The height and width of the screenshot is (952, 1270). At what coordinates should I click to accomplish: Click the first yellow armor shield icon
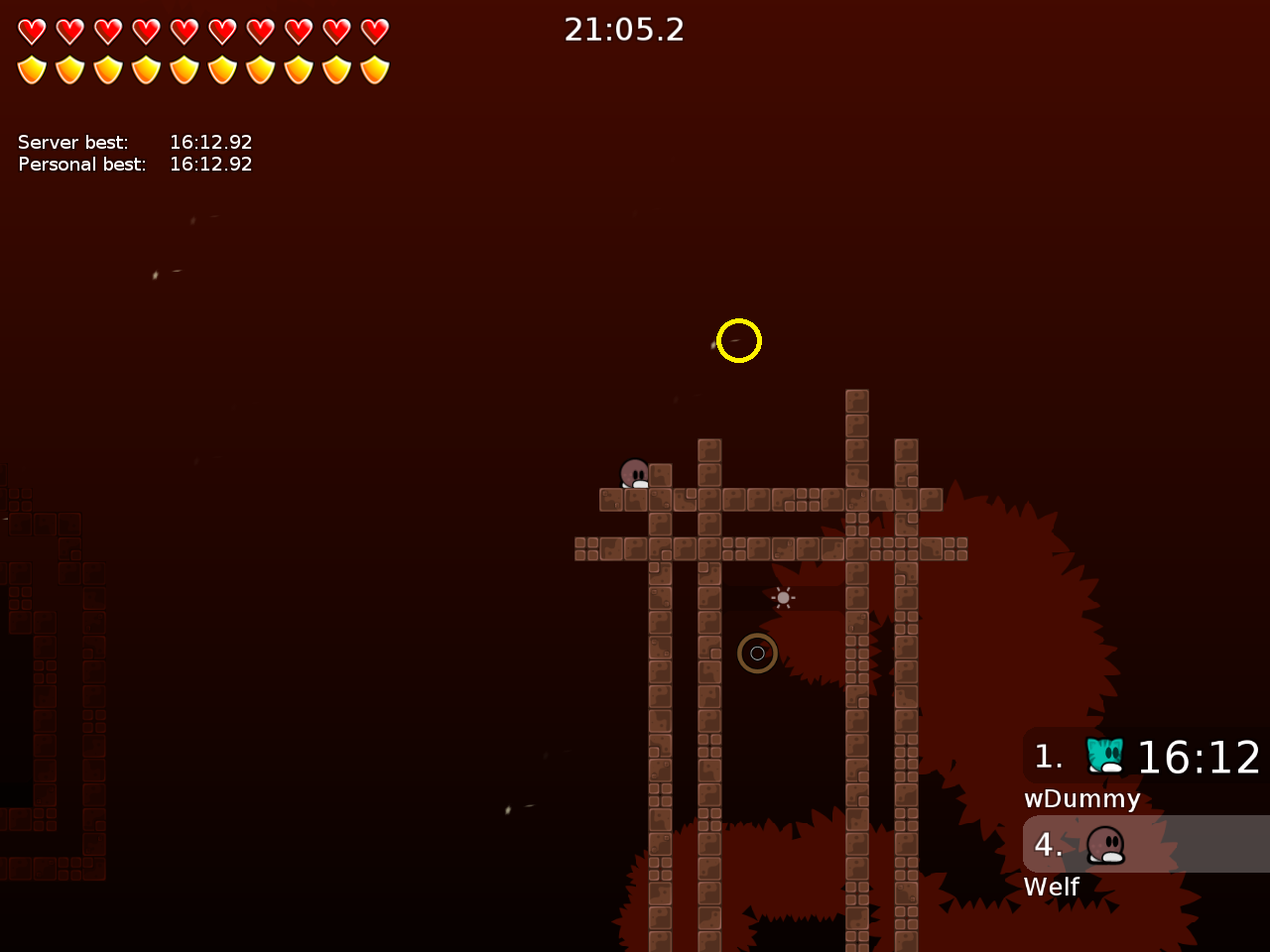coord(33,69)
